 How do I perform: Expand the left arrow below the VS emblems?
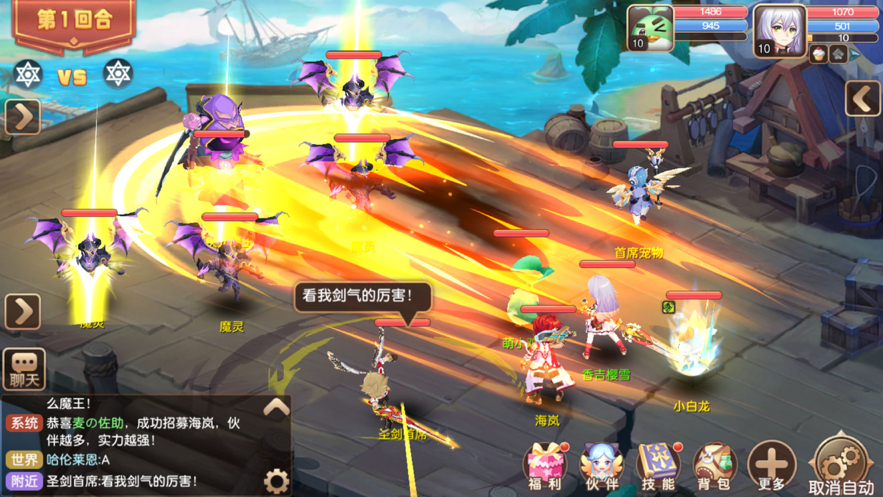point(22,117)
